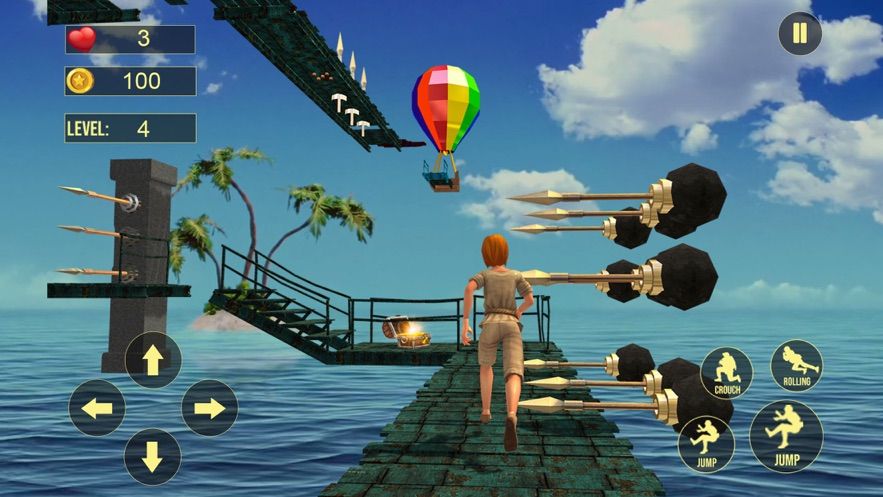883x497 pixels.
Task: Tap the left arrow movement button
Action: click(97, 408)
